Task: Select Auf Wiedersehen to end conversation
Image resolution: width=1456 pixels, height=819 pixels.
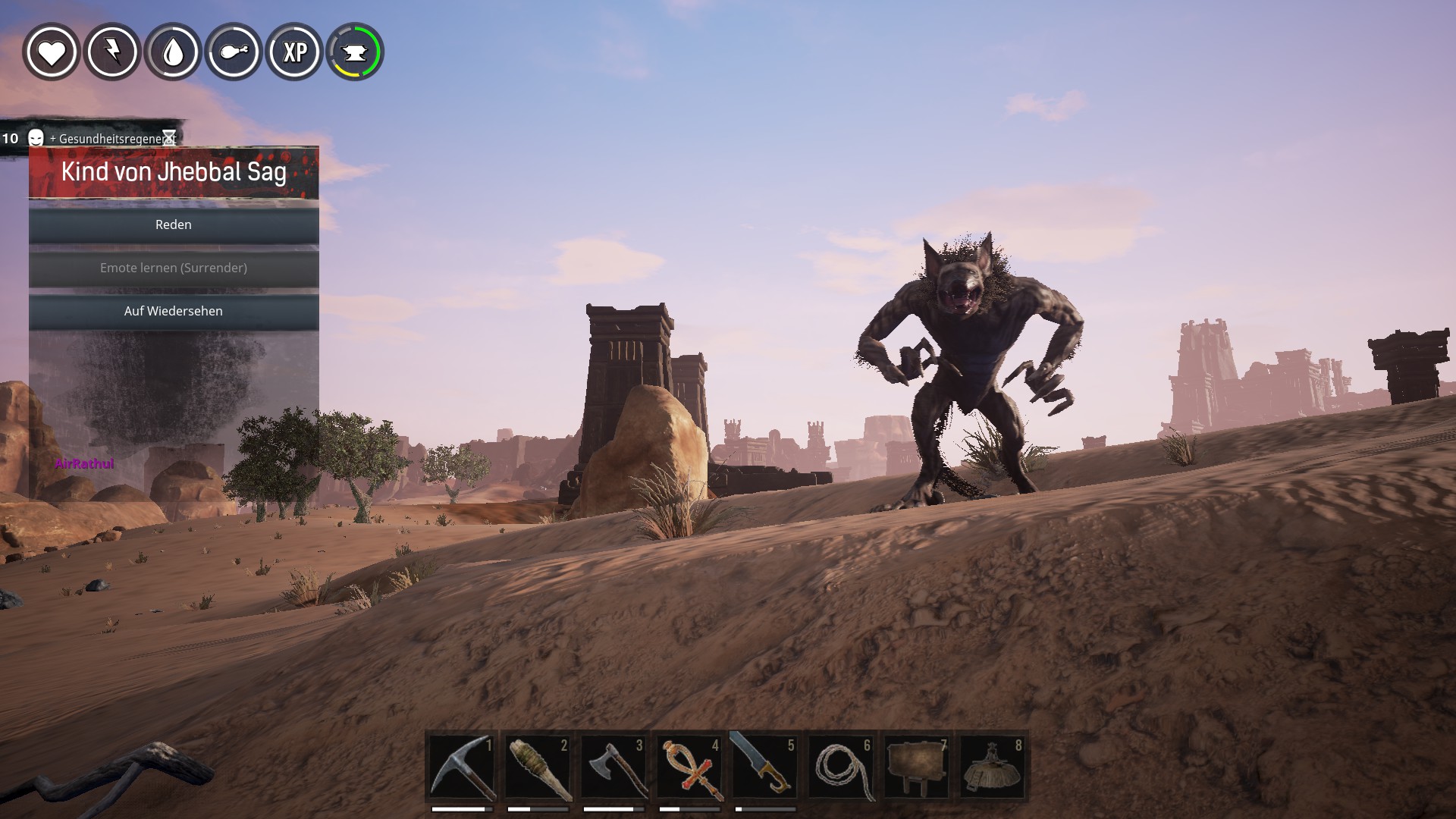Action: pos(174,312)
